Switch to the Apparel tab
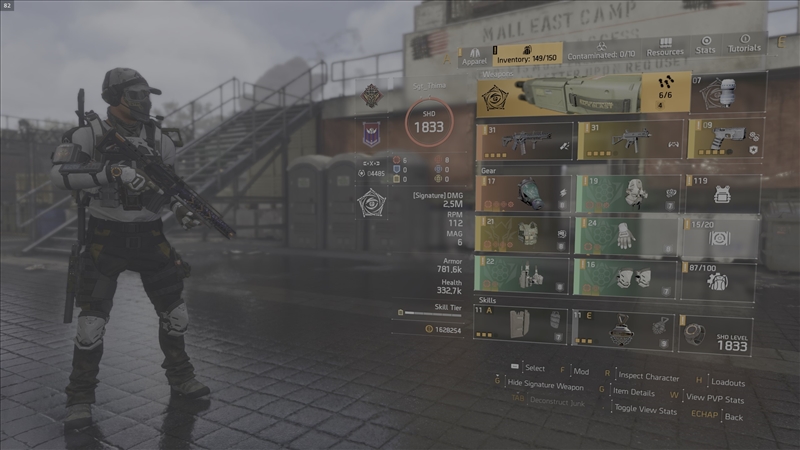The height and width of the screenshot is (450, 800). click(x=474, y=54)
